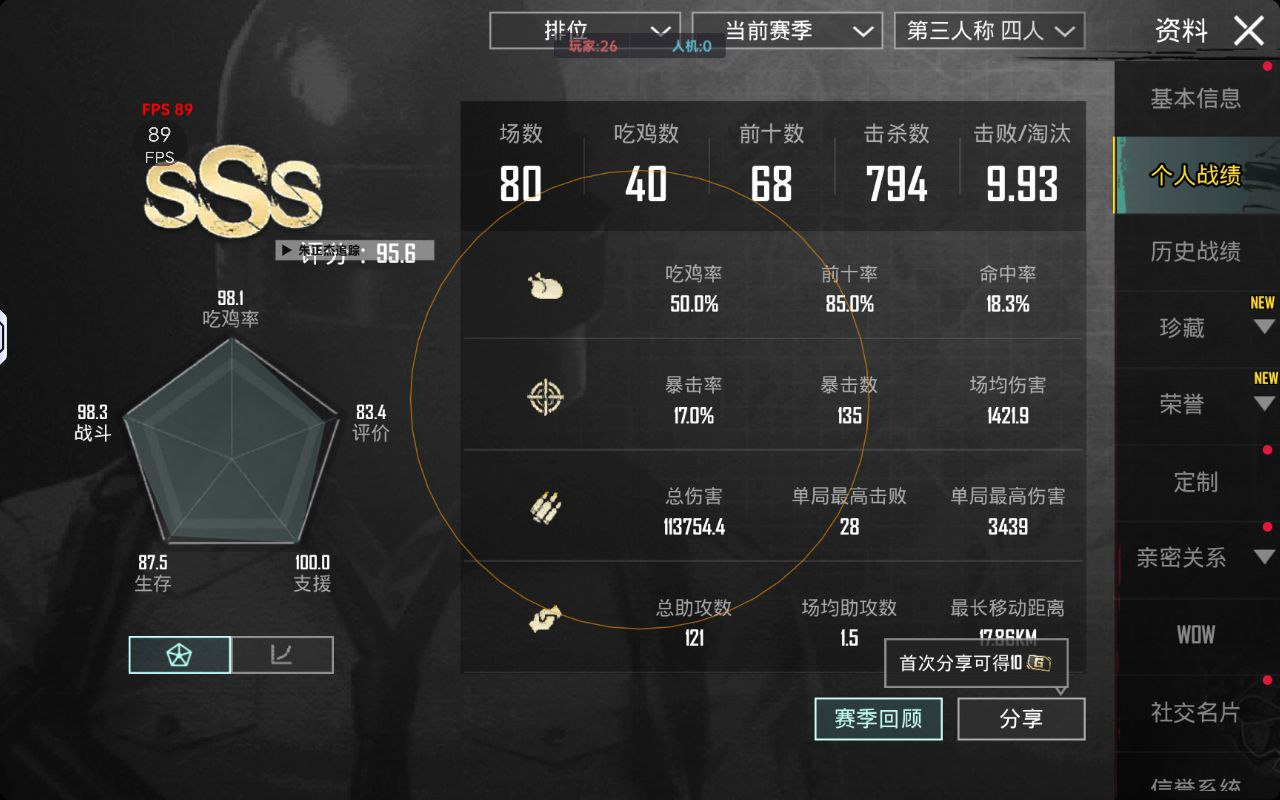1280x800 pixels.
Task: Click the coin icon in the share tooltip
Action: (x=1038, y=663)
